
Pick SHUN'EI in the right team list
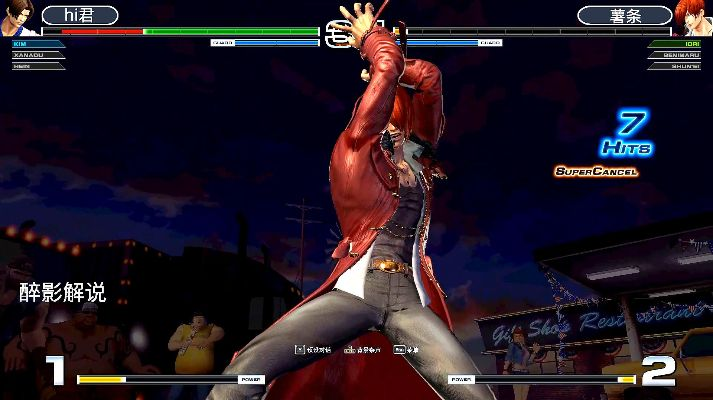[x=683, y=65]
